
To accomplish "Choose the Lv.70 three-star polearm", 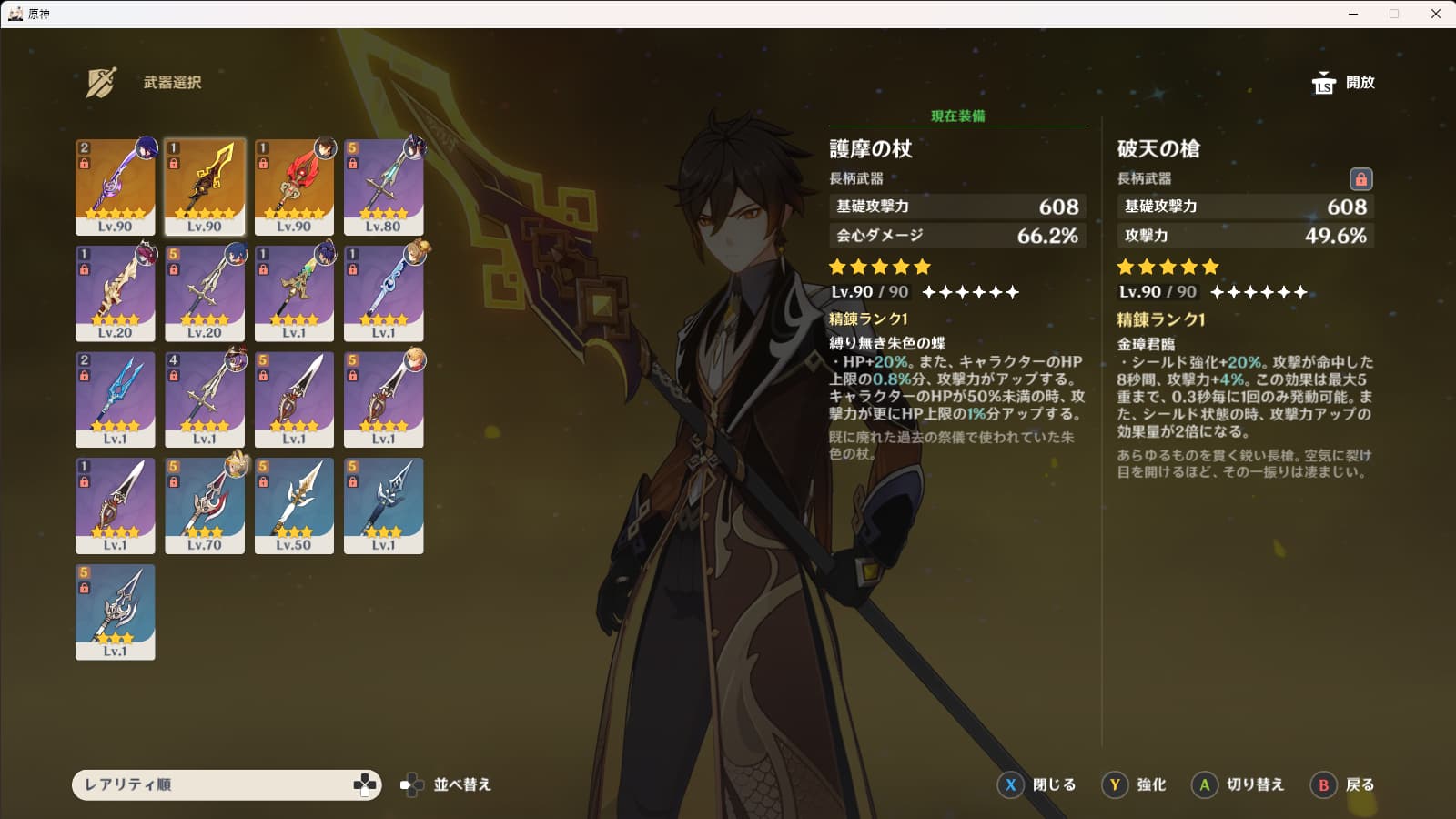I will (205, 506).
